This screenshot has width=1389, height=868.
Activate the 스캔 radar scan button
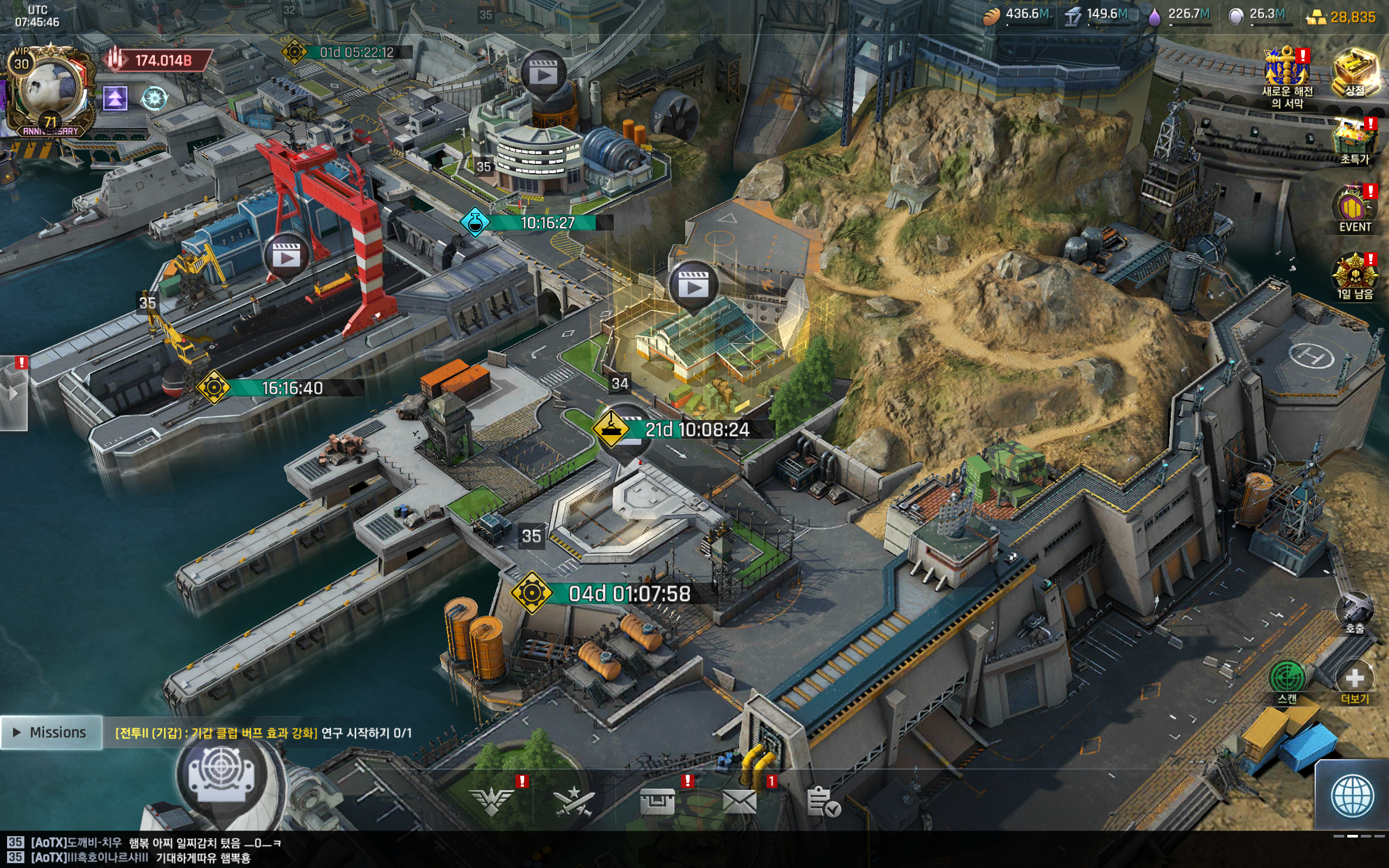tap(1287, 679)
